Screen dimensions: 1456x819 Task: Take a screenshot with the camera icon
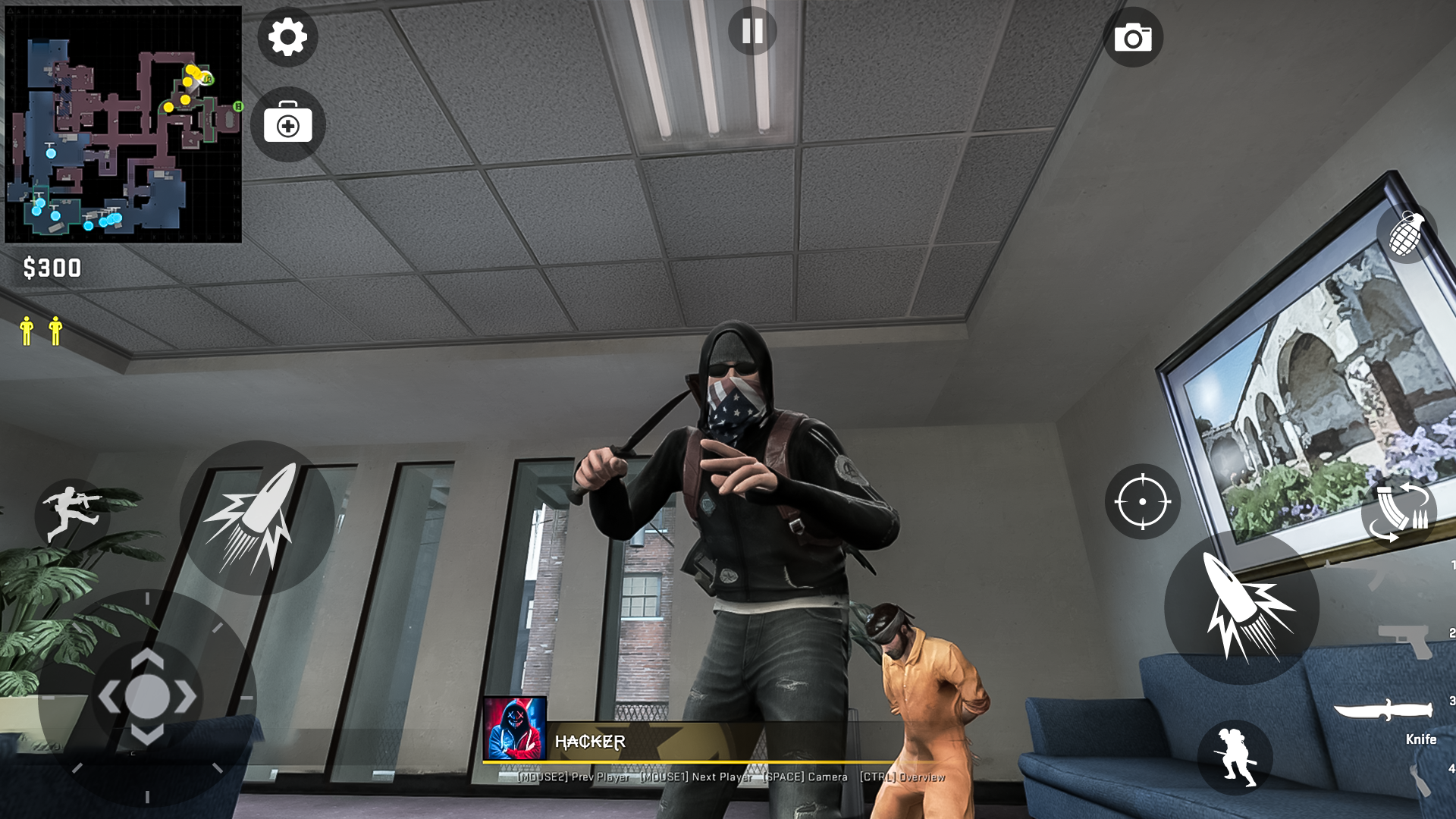1134,37
